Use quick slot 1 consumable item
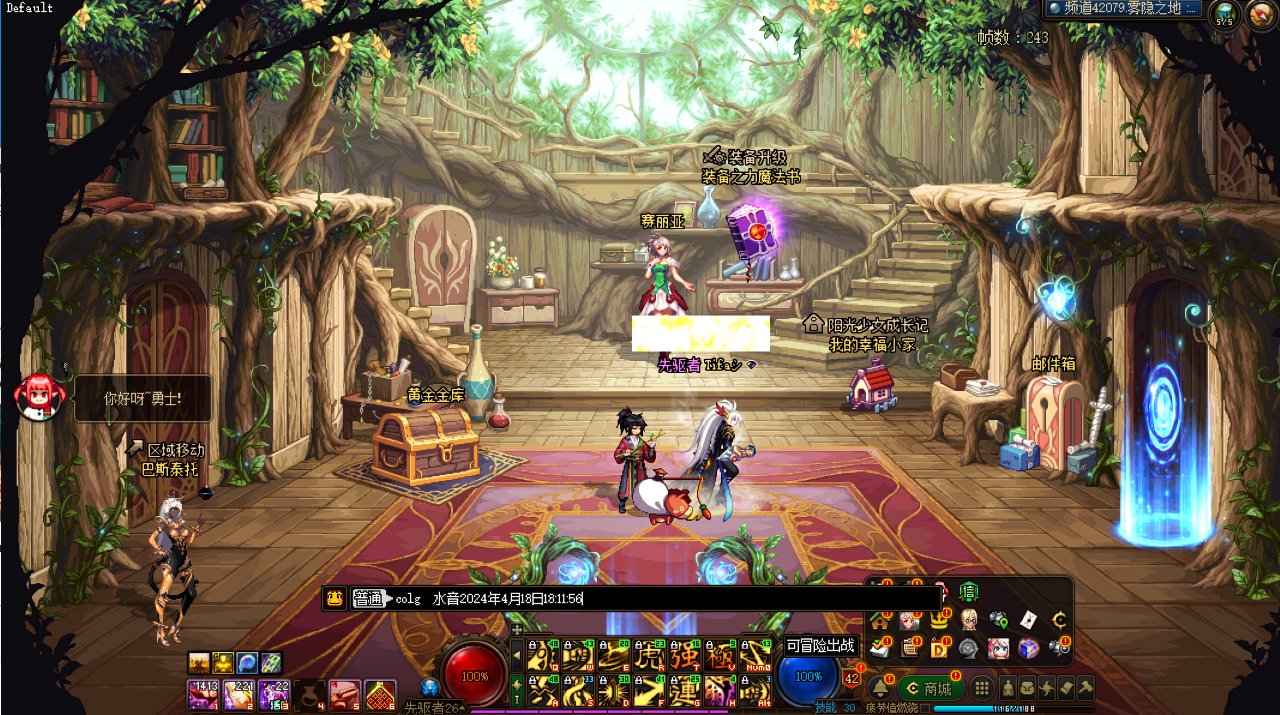The height and width of the screenshot is (715, 1280). click(x=202, y=694)
